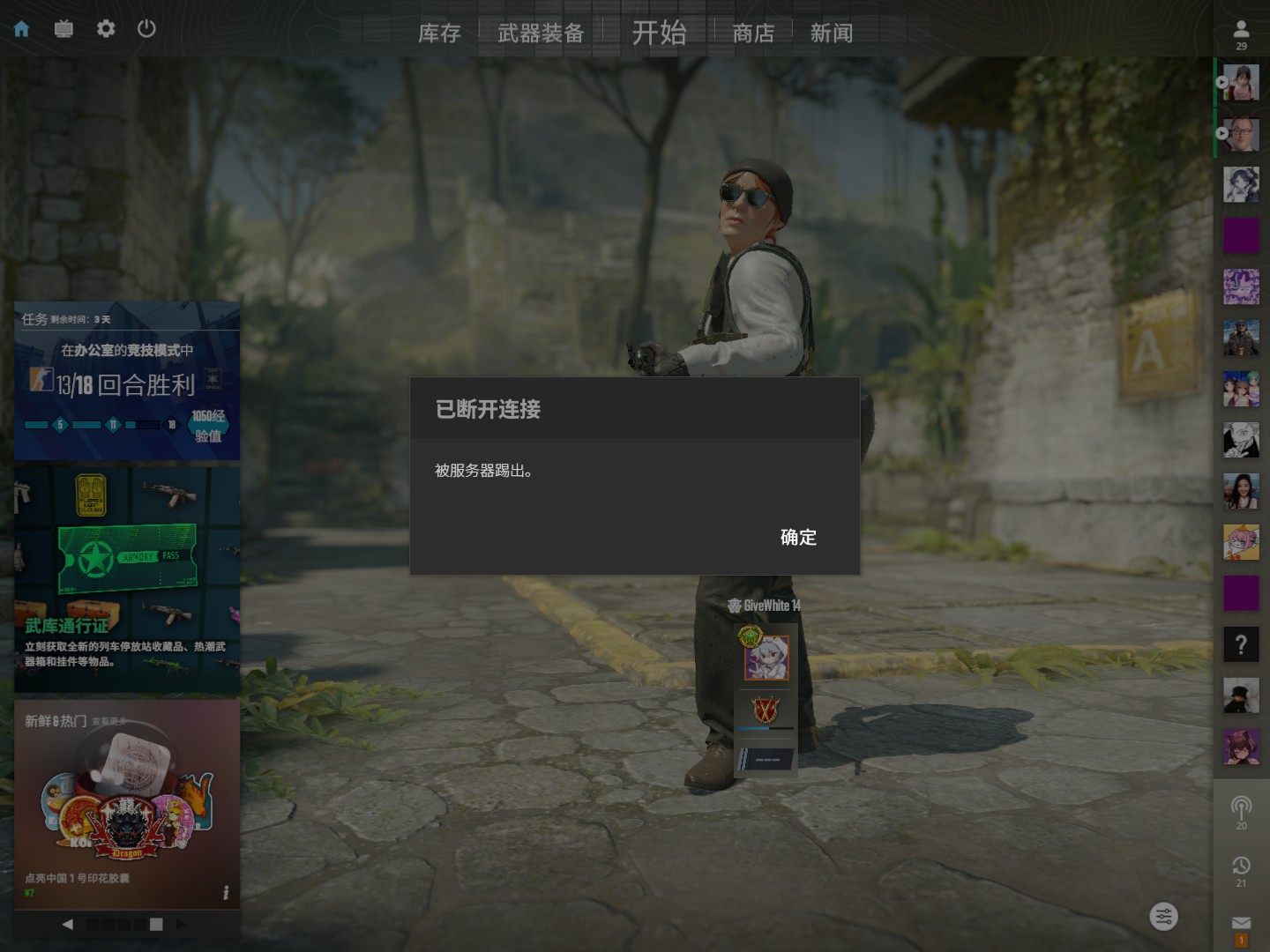Screen dimensions: 1270x952
Task: Open the TV watch icon
Action: [63, 29]
